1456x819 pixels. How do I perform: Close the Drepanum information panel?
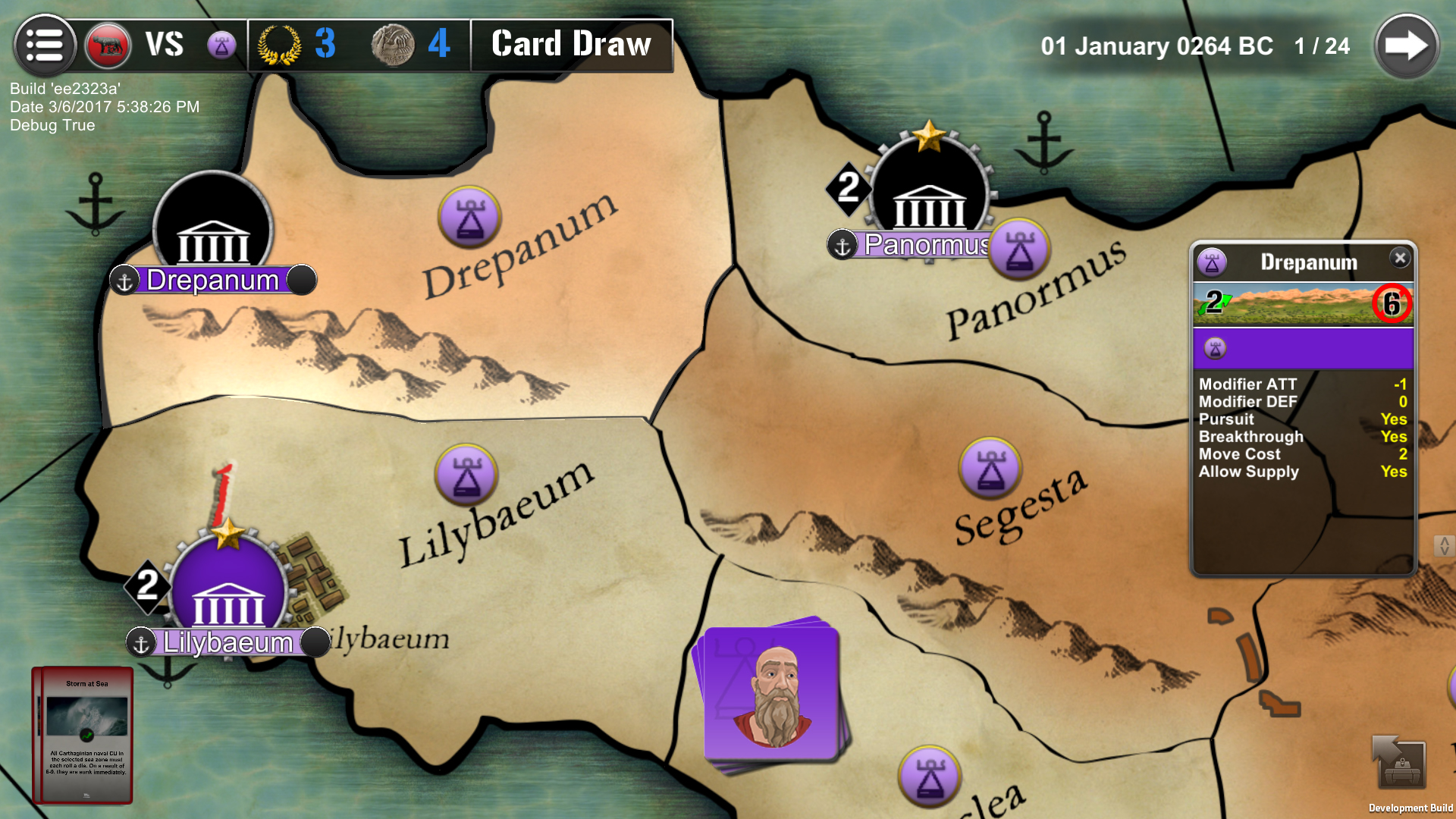[x=1401, y=258]
